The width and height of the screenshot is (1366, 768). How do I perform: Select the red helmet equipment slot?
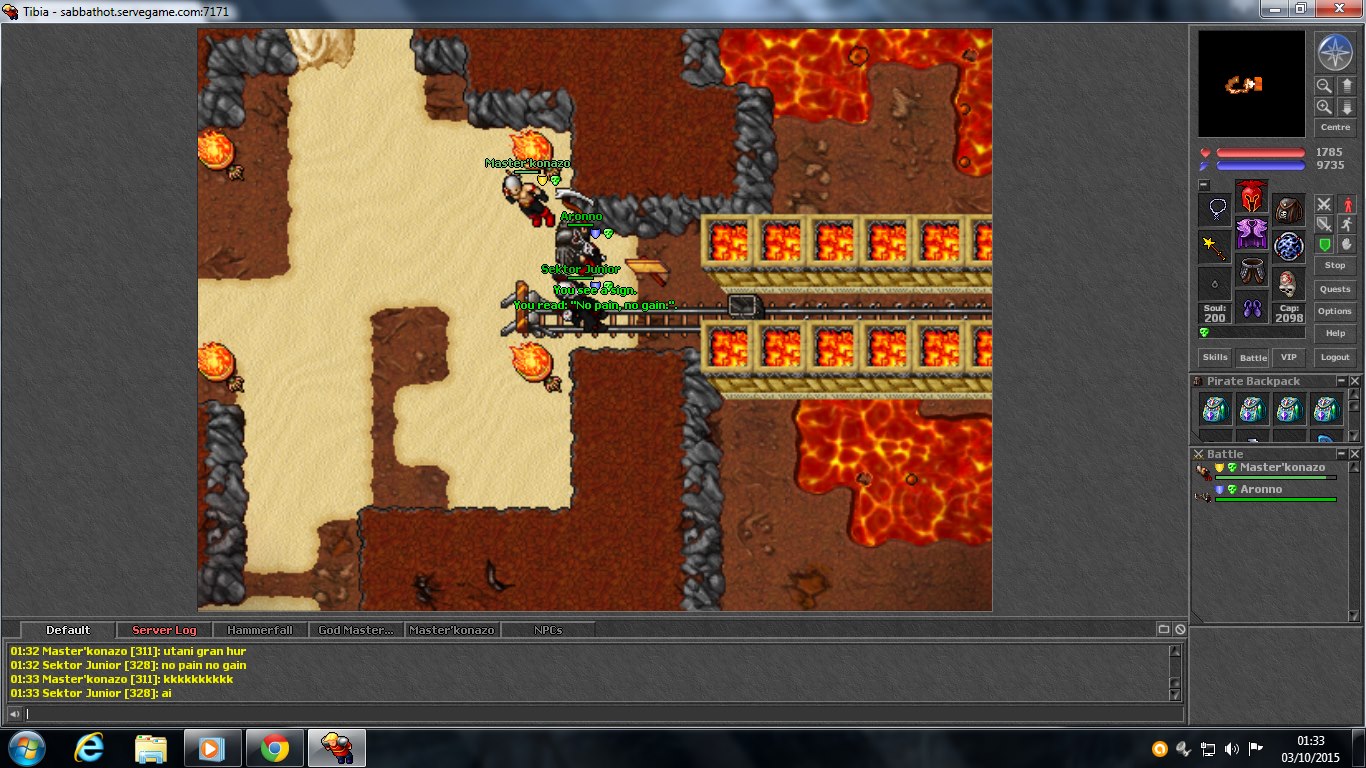(x=1251, y=196)
